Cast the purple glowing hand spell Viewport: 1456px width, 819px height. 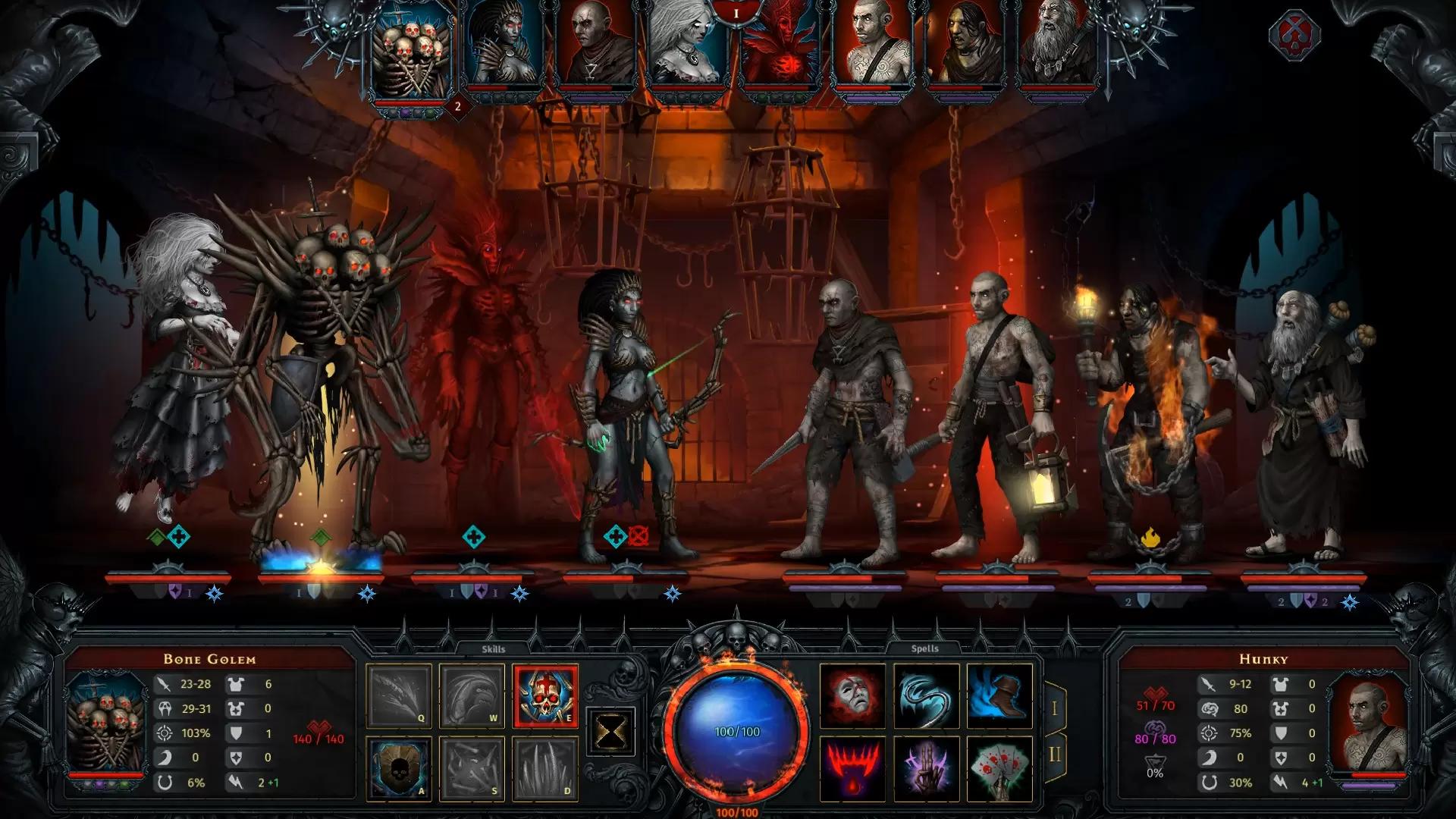(x=925, y=767)
